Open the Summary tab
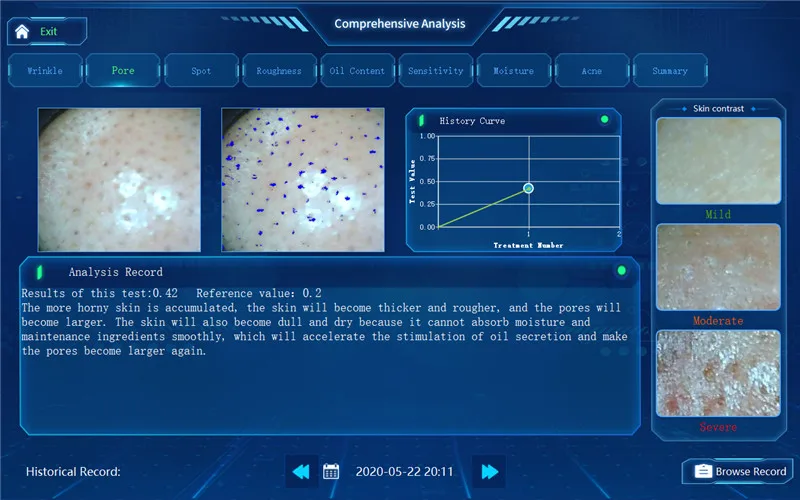The image size is (800, 500). point(669,71)
